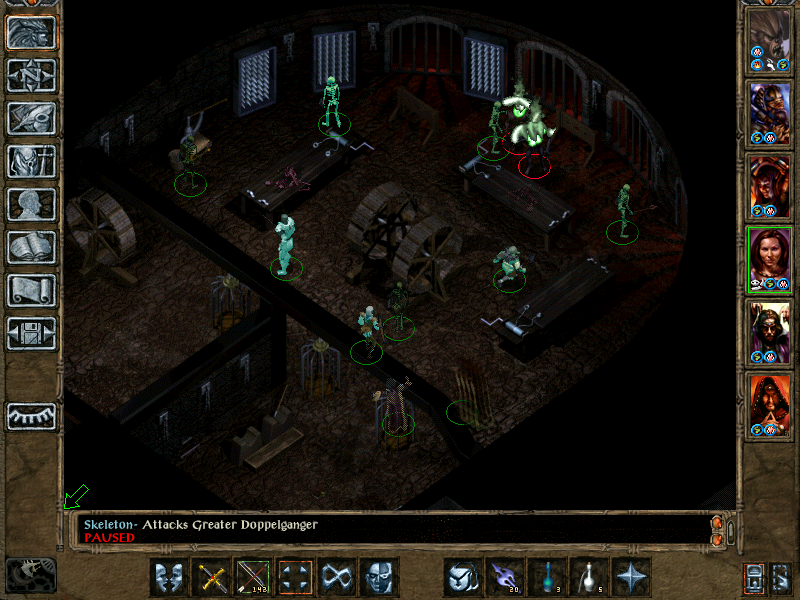Open the options menu with the floppy disk icon

(x=32, y=333)
